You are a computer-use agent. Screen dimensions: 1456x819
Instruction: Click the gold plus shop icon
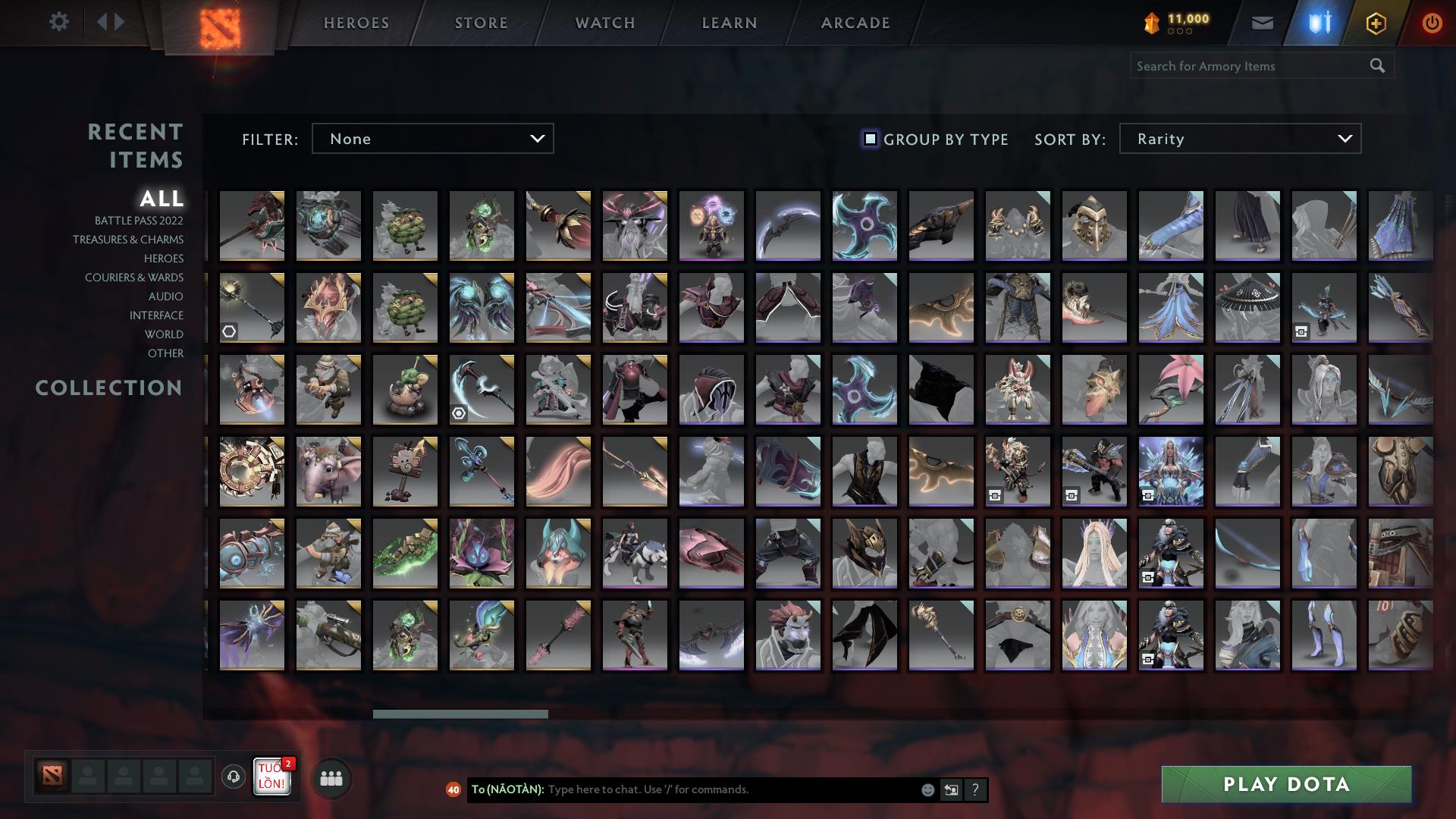click(1376, 22)
